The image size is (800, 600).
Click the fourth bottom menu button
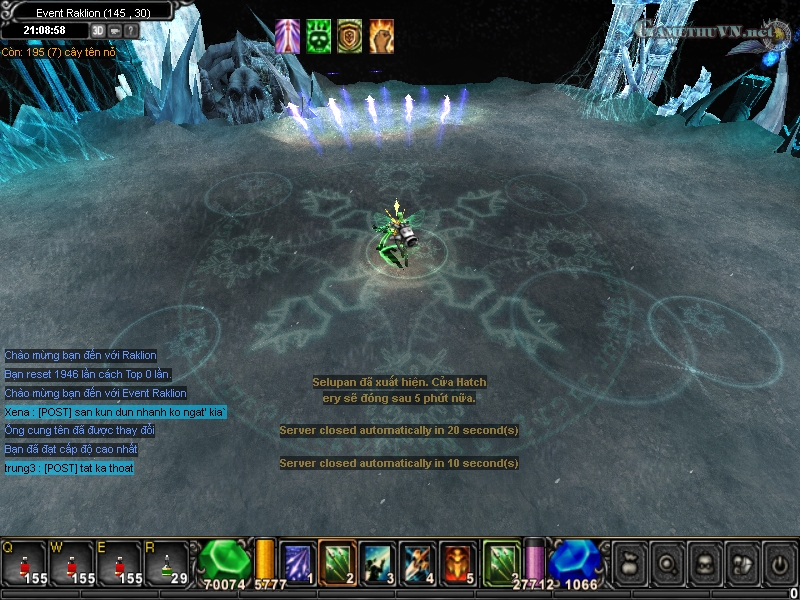tap(740, 563)
